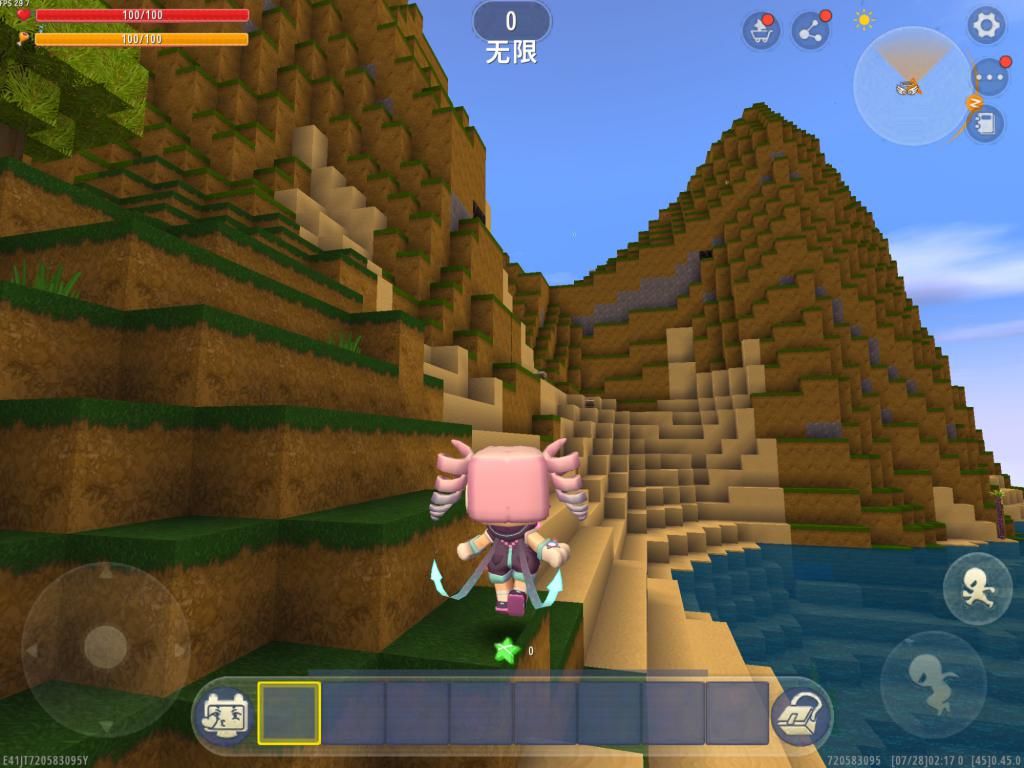Tap the share button
Viewport: 1024px width, 768px height.
(x=810, y=31)
